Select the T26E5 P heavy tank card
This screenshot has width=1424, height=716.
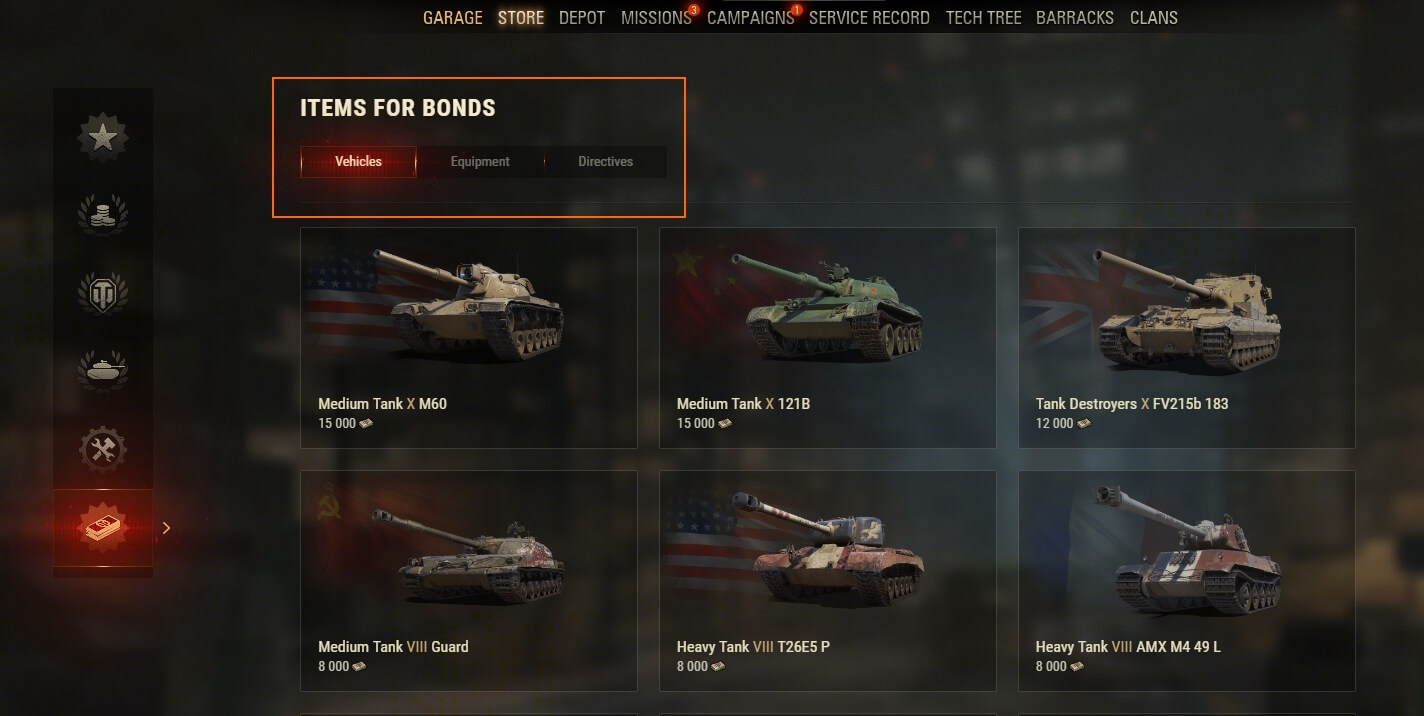click(x=827, y=580)
